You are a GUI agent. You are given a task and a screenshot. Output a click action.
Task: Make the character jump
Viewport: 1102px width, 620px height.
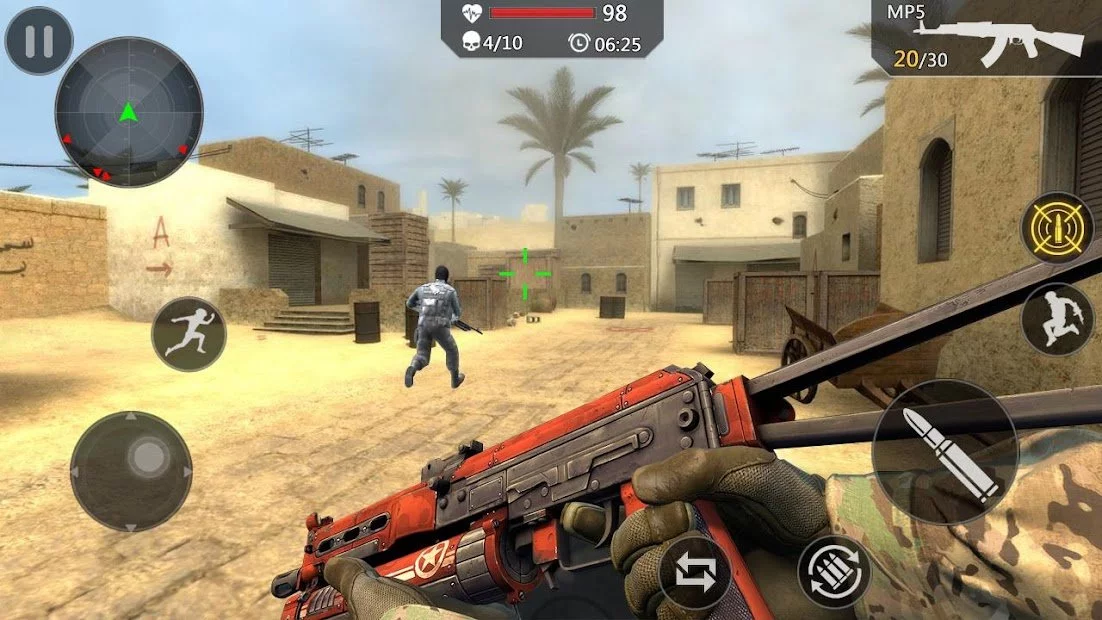(x=1057, y=320)
